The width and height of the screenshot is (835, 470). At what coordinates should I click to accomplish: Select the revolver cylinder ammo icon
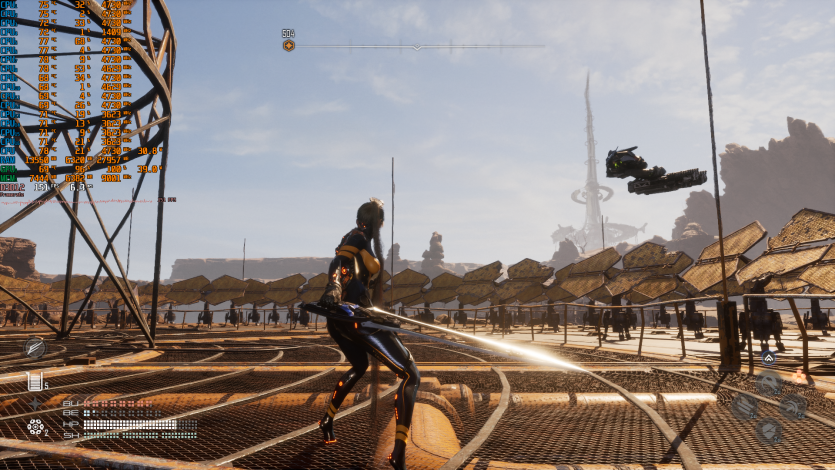(x=36, y=427)
